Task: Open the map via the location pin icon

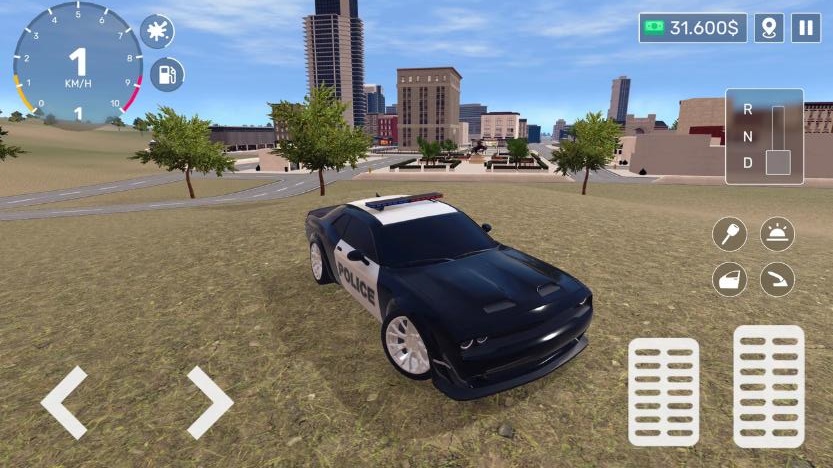Action: [x=768, y=28]
